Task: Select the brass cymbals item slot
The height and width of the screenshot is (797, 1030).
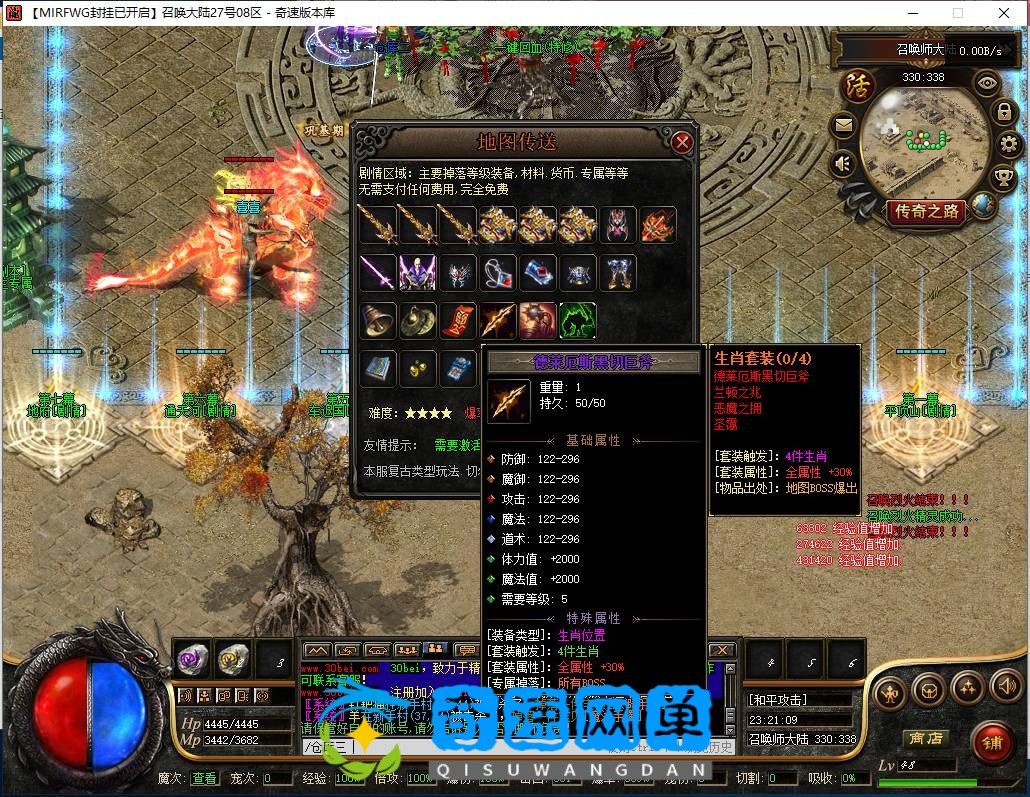Action: click(x=417, y=320)
